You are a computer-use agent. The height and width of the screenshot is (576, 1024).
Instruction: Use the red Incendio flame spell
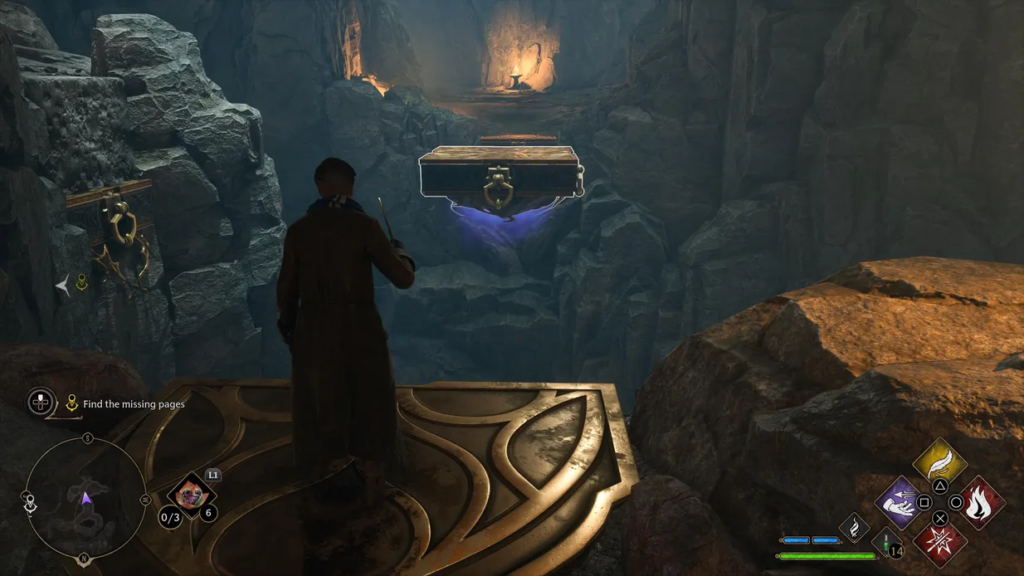point(981,501)
